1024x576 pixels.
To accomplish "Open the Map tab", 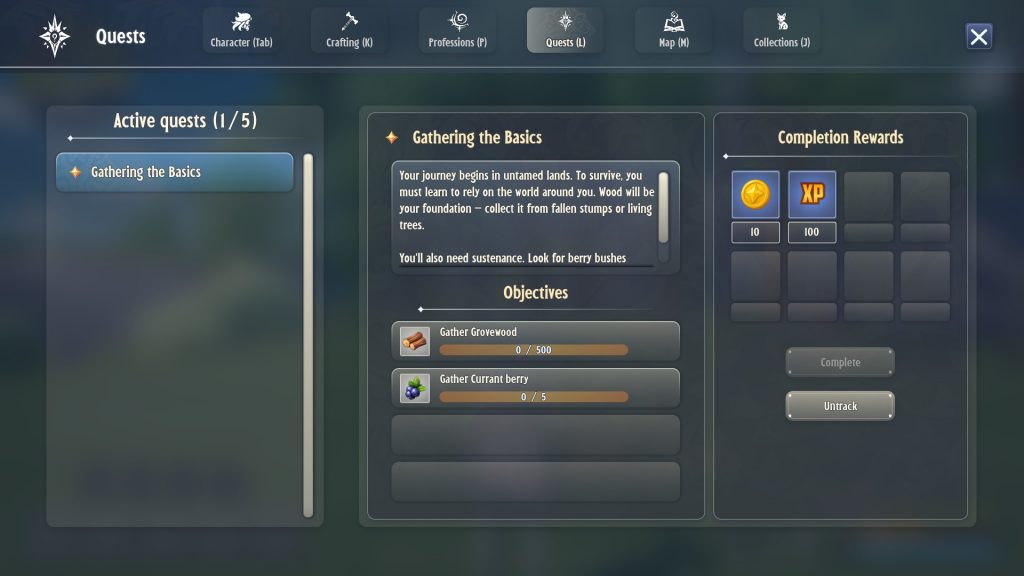I will point(673,31).
